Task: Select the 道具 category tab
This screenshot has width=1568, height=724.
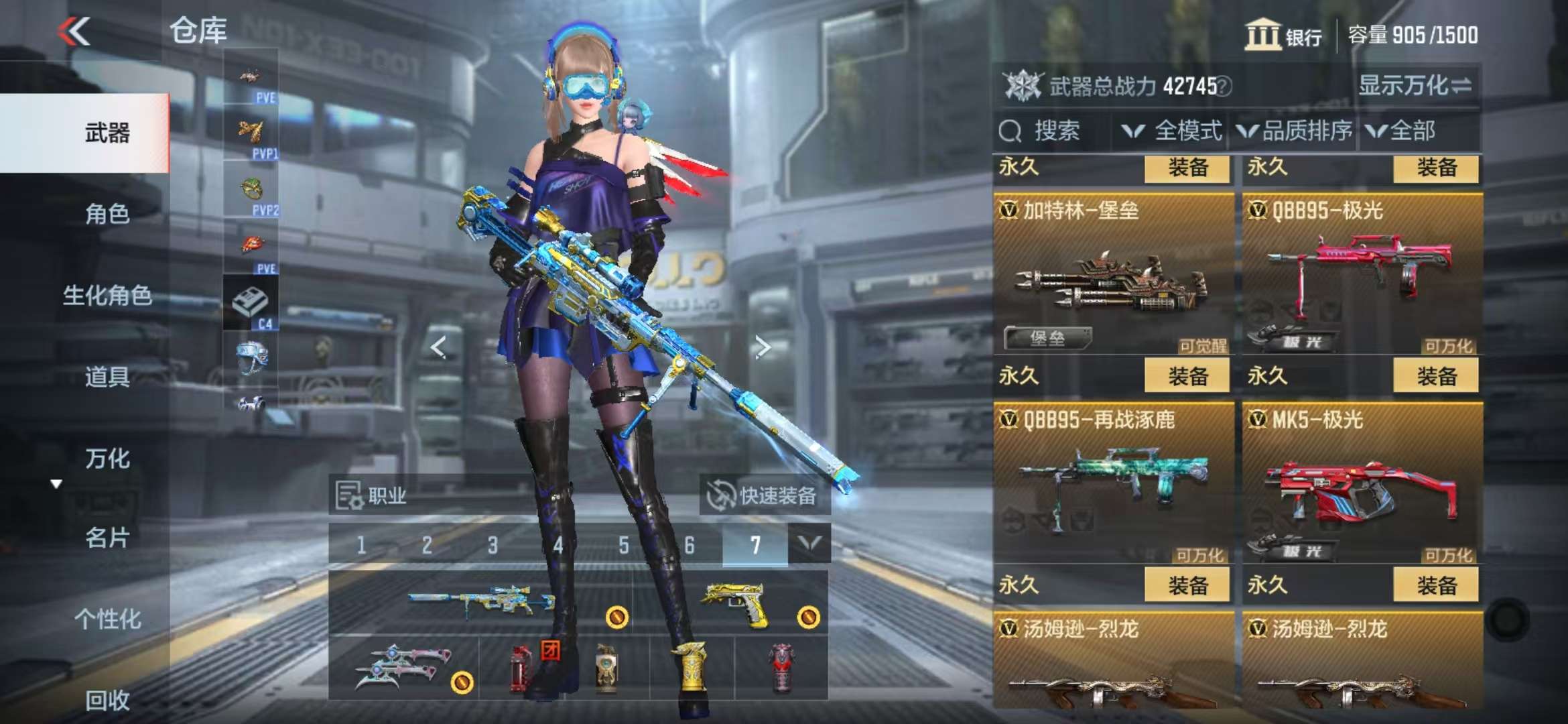Action: 107,377
